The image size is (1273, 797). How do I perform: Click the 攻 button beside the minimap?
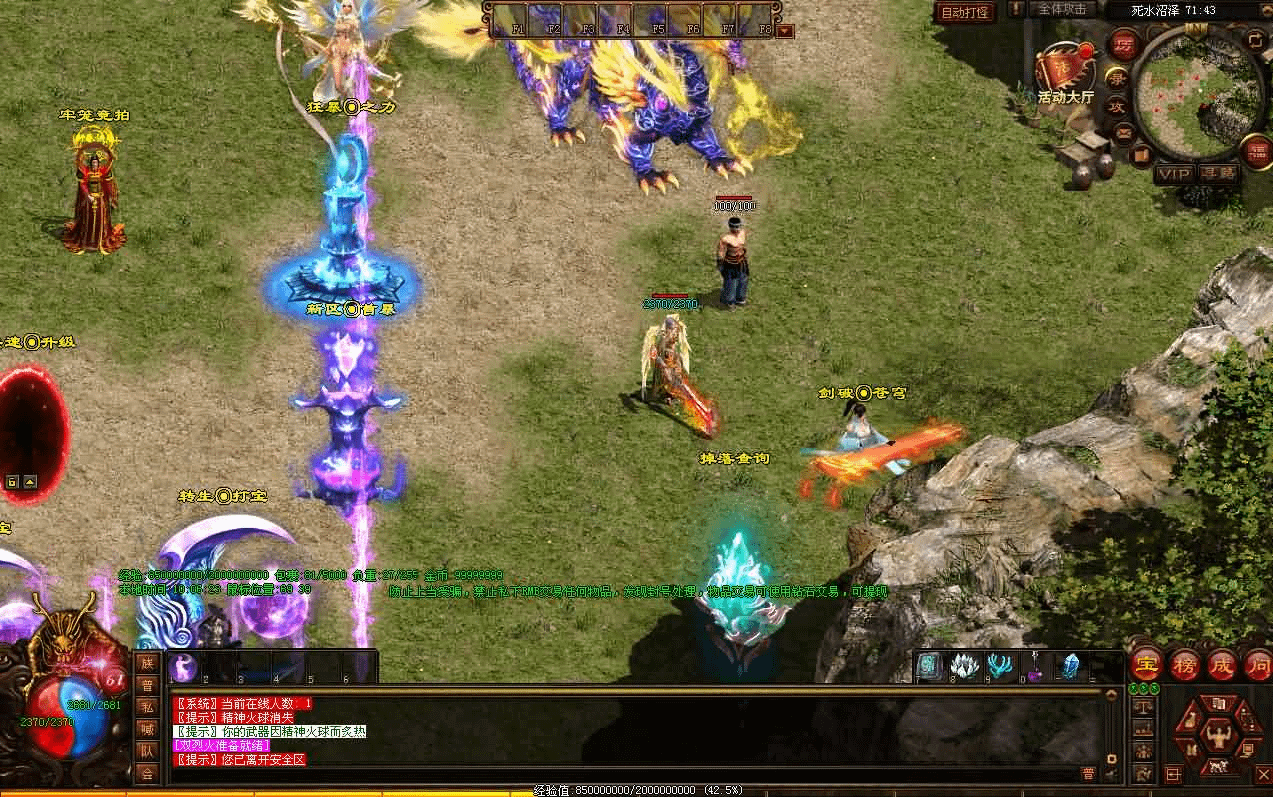(1115, 106)
